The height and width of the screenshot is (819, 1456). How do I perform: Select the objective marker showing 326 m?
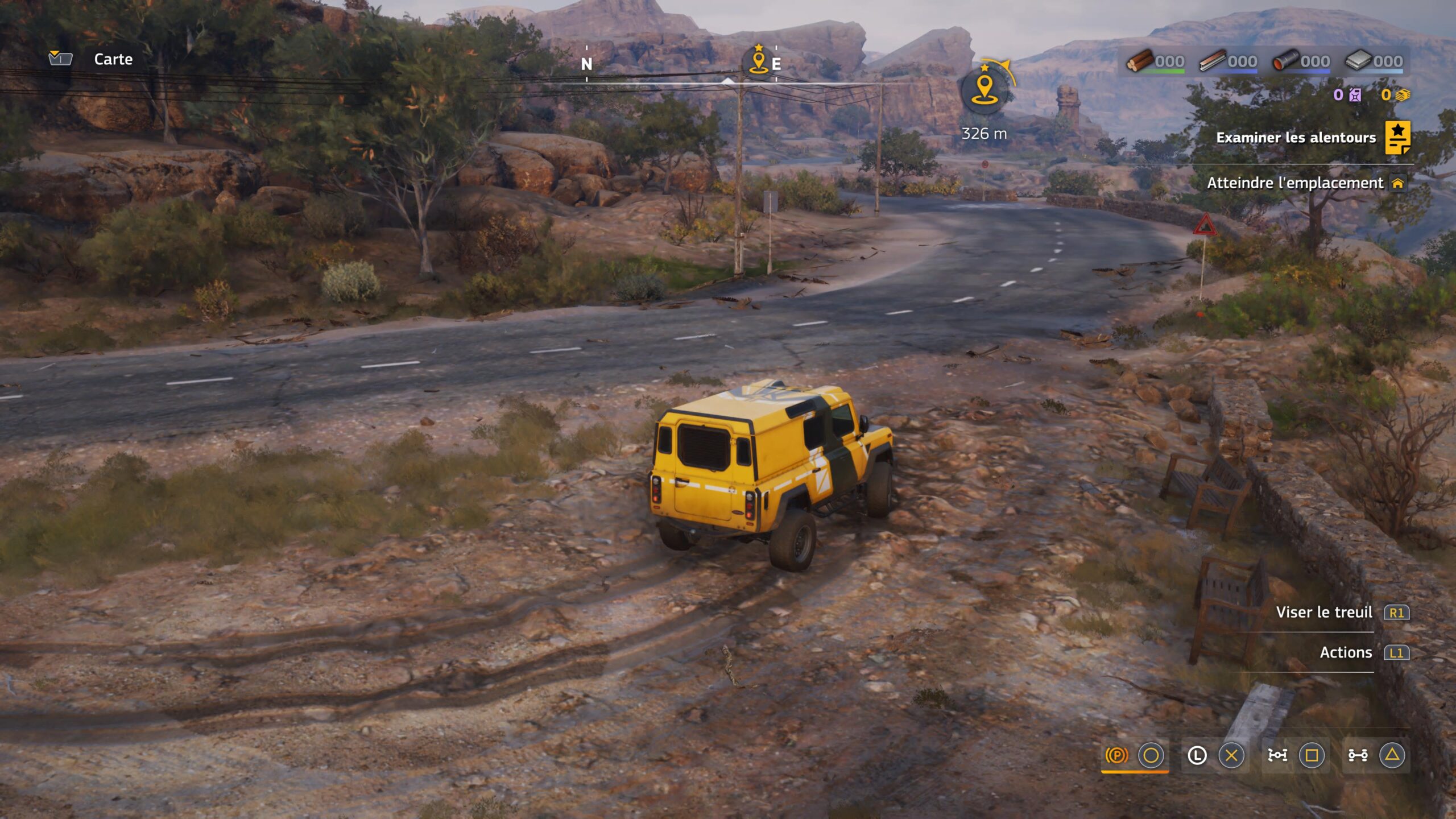point(985,90)
